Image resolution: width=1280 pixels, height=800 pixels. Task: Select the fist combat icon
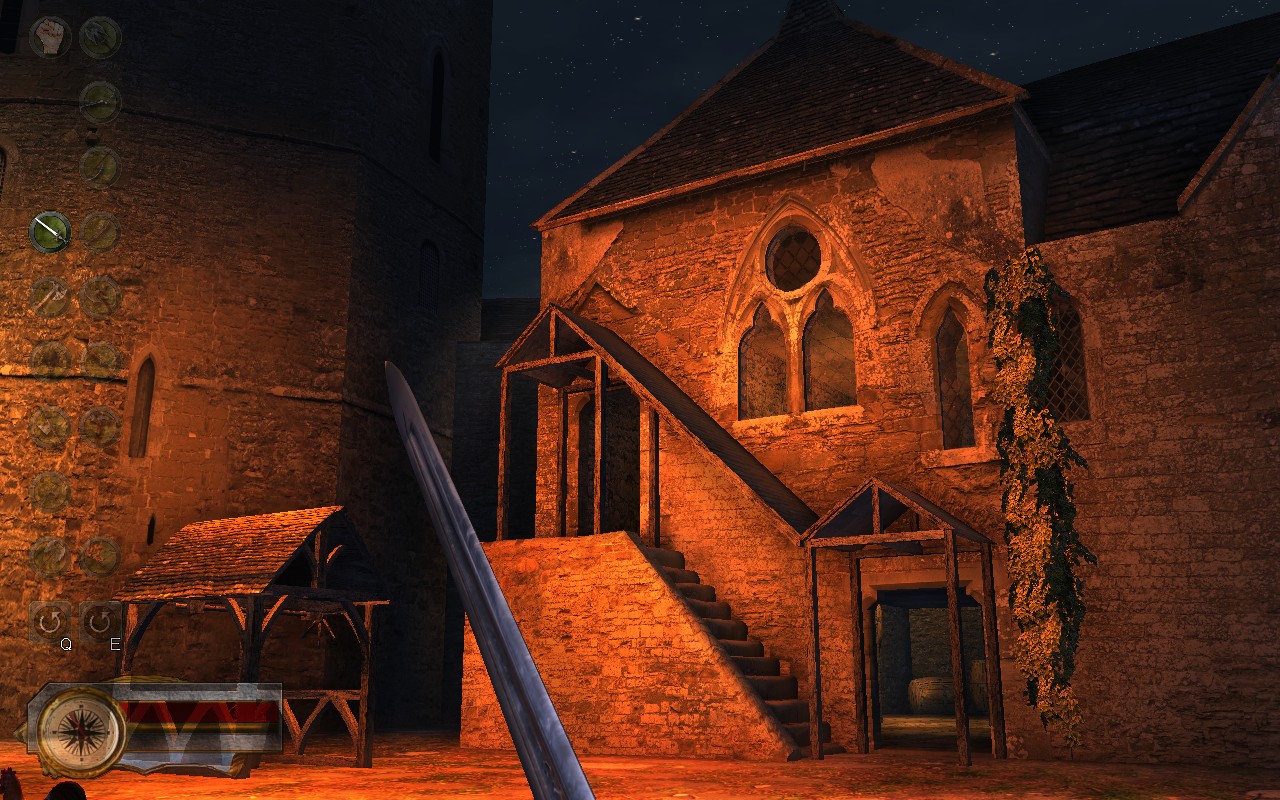click(x=49, y=38)
